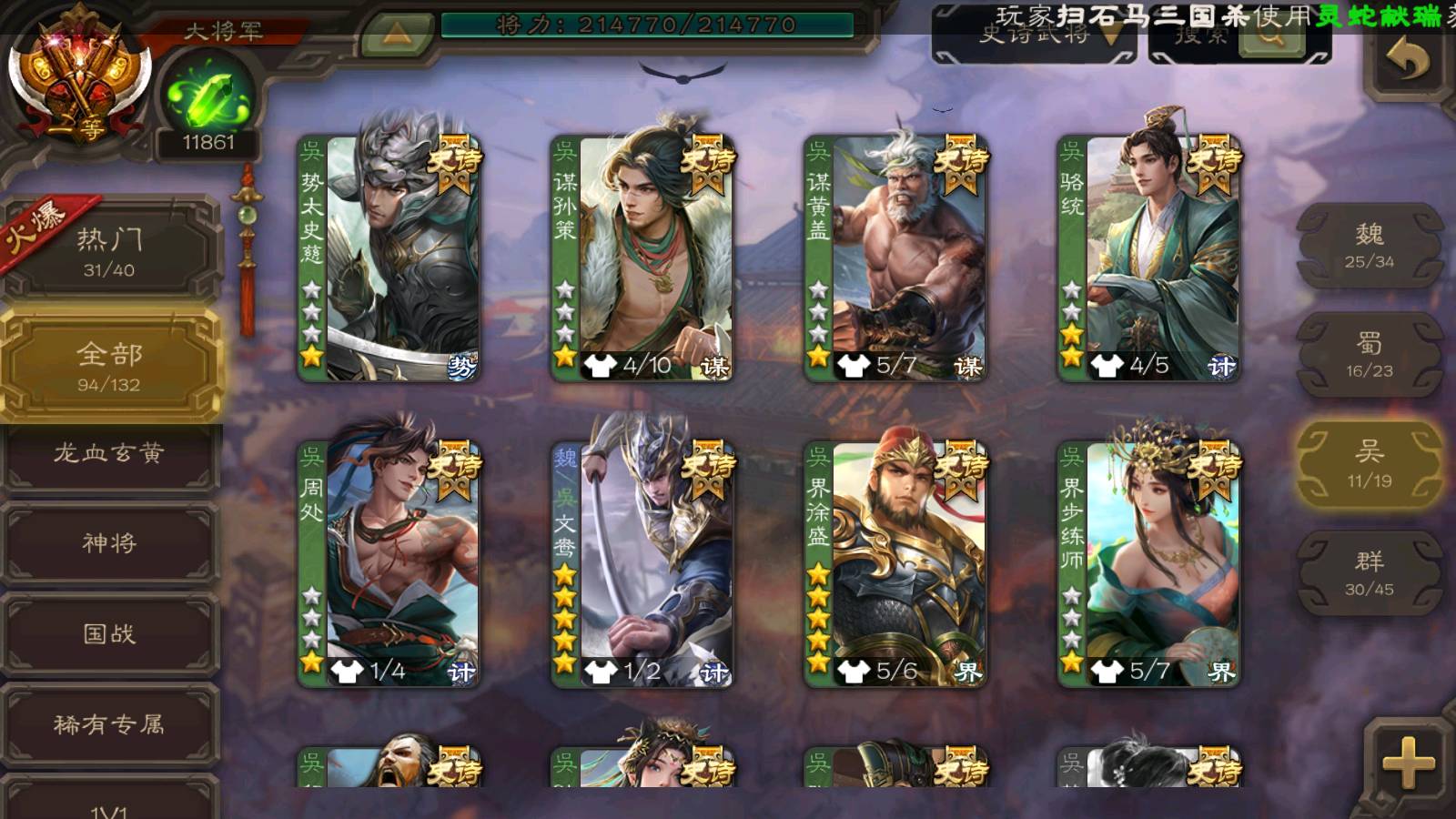Select the 势太史慈 general card
Image resolution: width=1456 pixels, height=819 pixels.
pyautogui.click(x=389, y=259)
